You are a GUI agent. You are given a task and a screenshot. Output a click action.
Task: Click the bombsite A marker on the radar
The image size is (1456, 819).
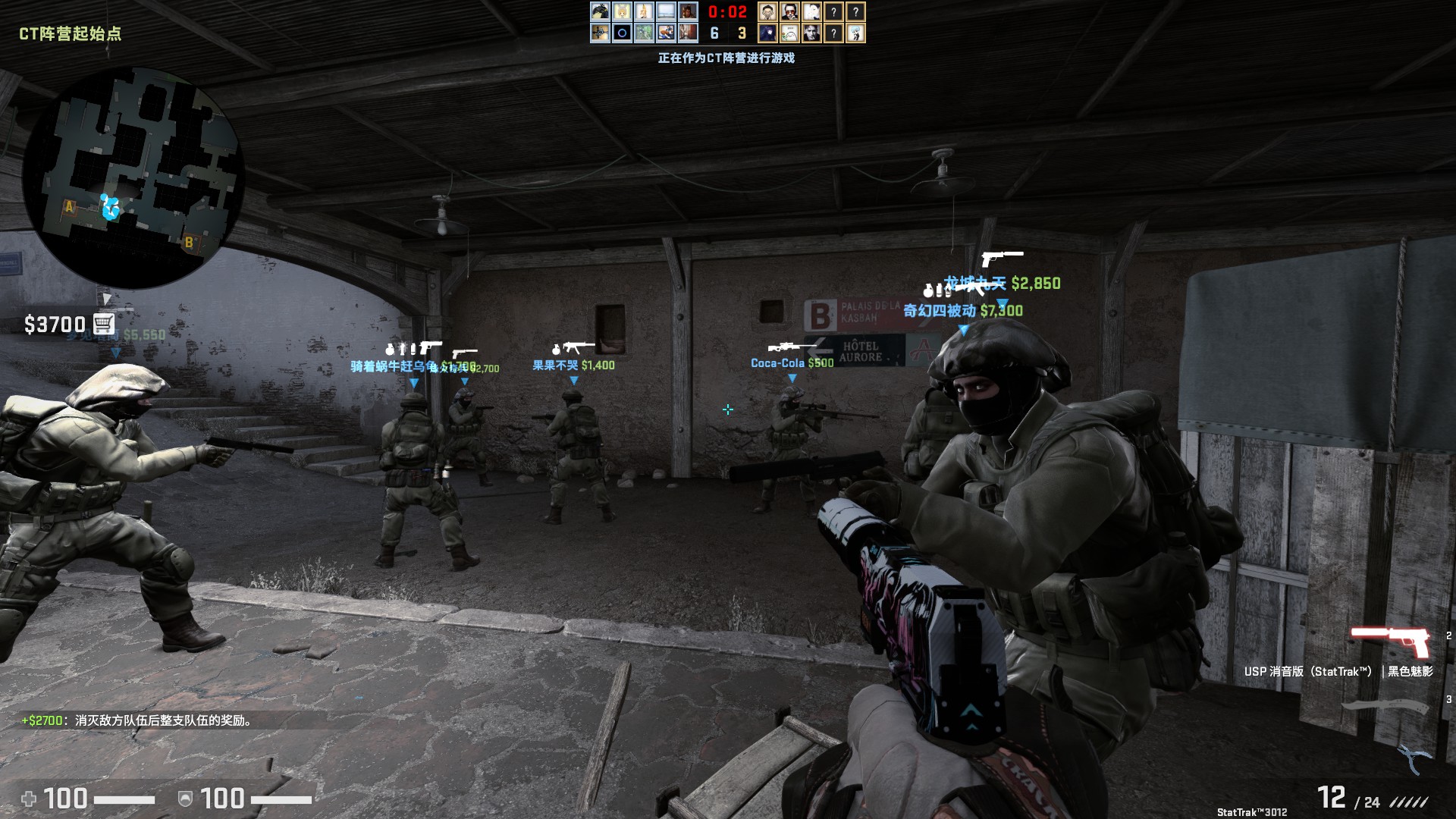click(x=68, y=205)
